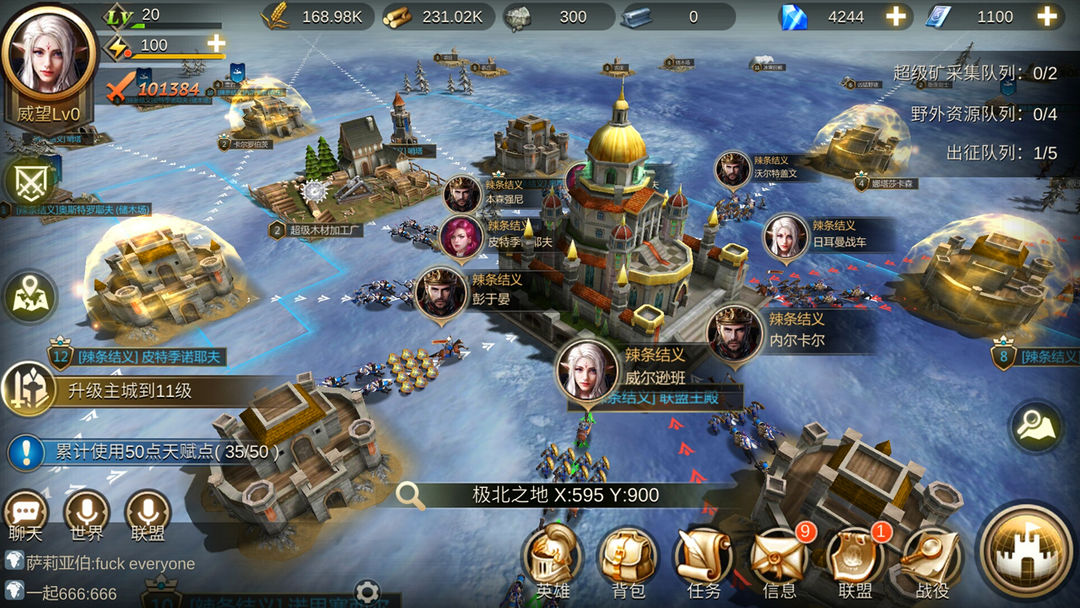Select the 联盟 microphone chat button
This screenshot has width=1080, height=608.
coord(147,512)
